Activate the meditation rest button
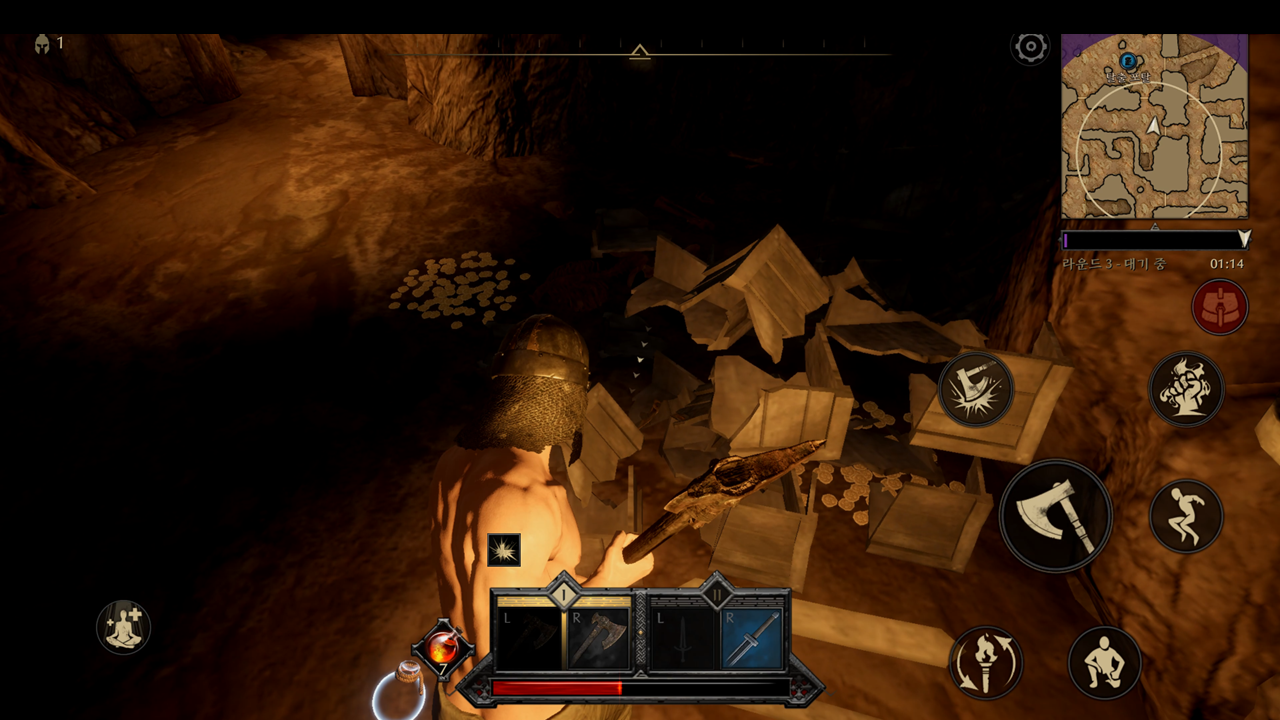 (x=123, y=628)
